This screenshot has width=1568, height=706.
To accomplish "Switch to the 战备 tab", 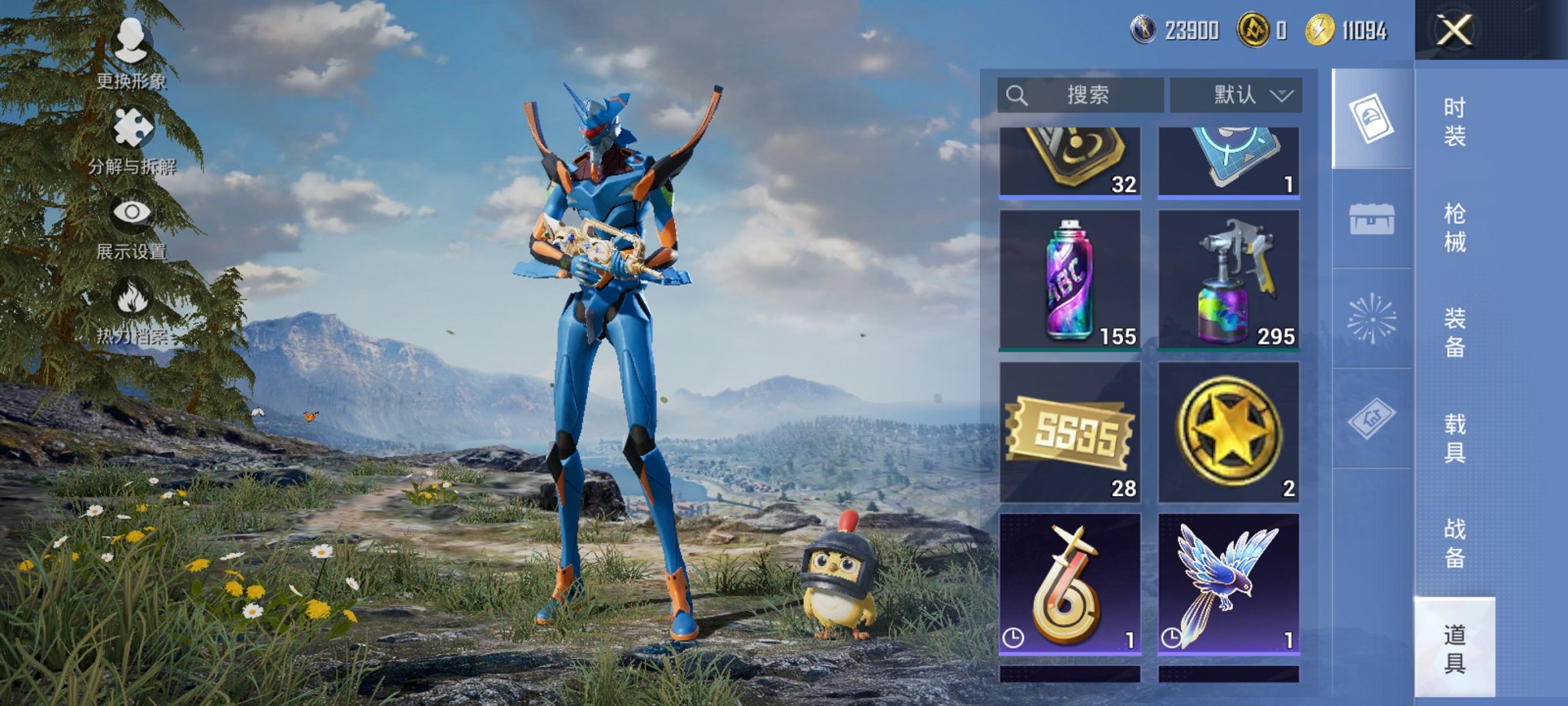I will 1454,543.
